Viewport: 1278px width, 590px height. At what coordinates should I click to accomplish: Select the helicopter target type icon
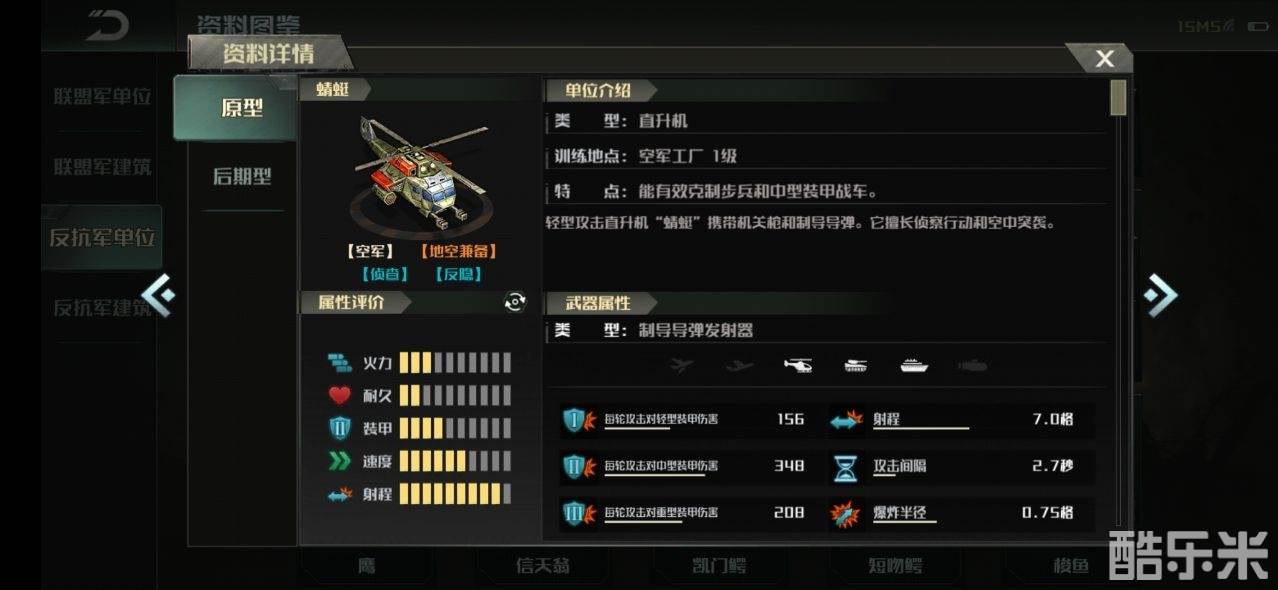798,366
